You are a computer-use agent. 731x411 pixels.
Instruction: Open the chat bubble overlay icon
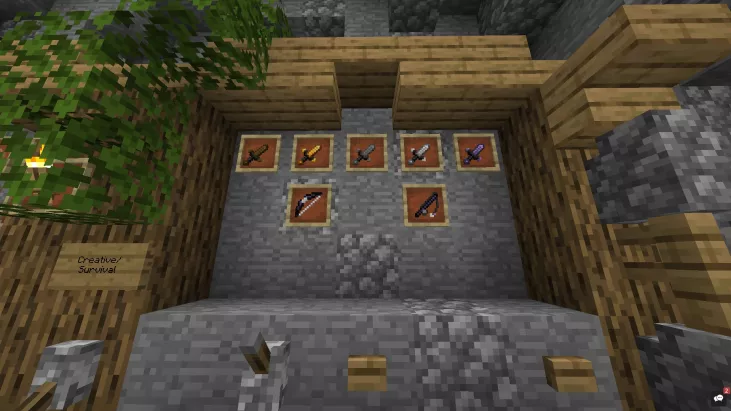pyautogui.click(x=718, y=397)
